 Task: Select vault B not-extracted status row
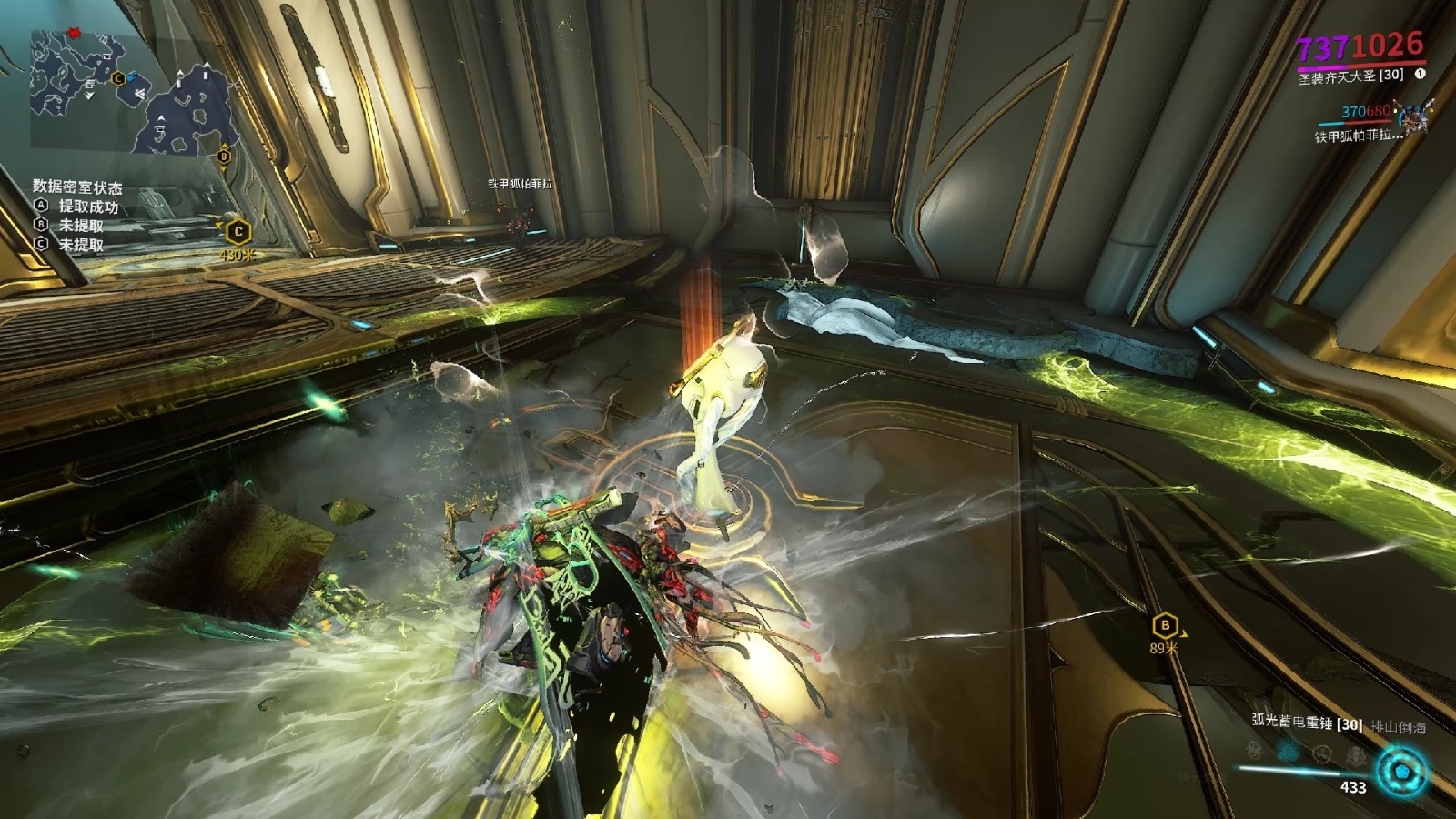70,226
